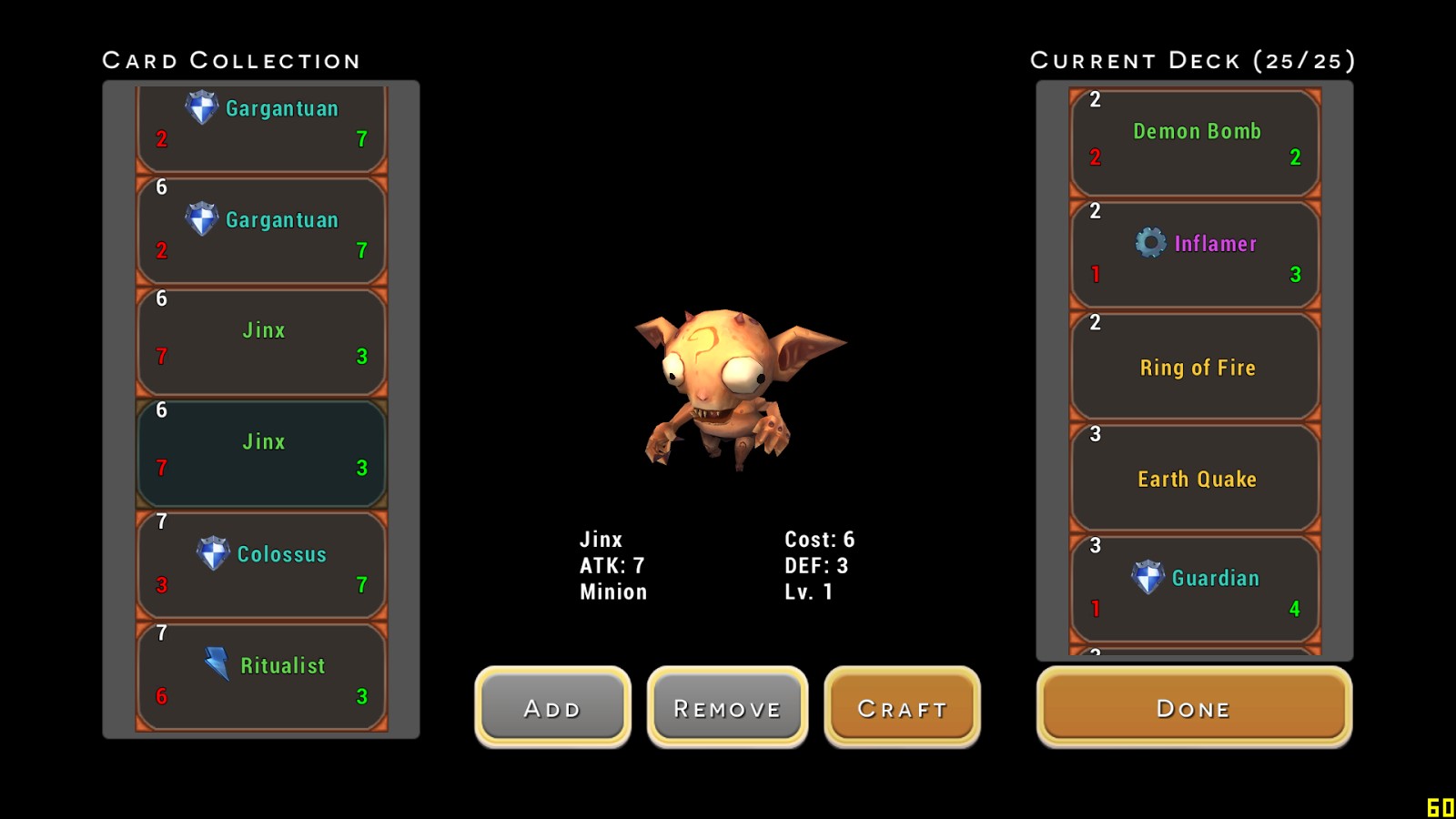
Task: Select the Guardian card in the deck
Action: click(x=1195, y=589)
